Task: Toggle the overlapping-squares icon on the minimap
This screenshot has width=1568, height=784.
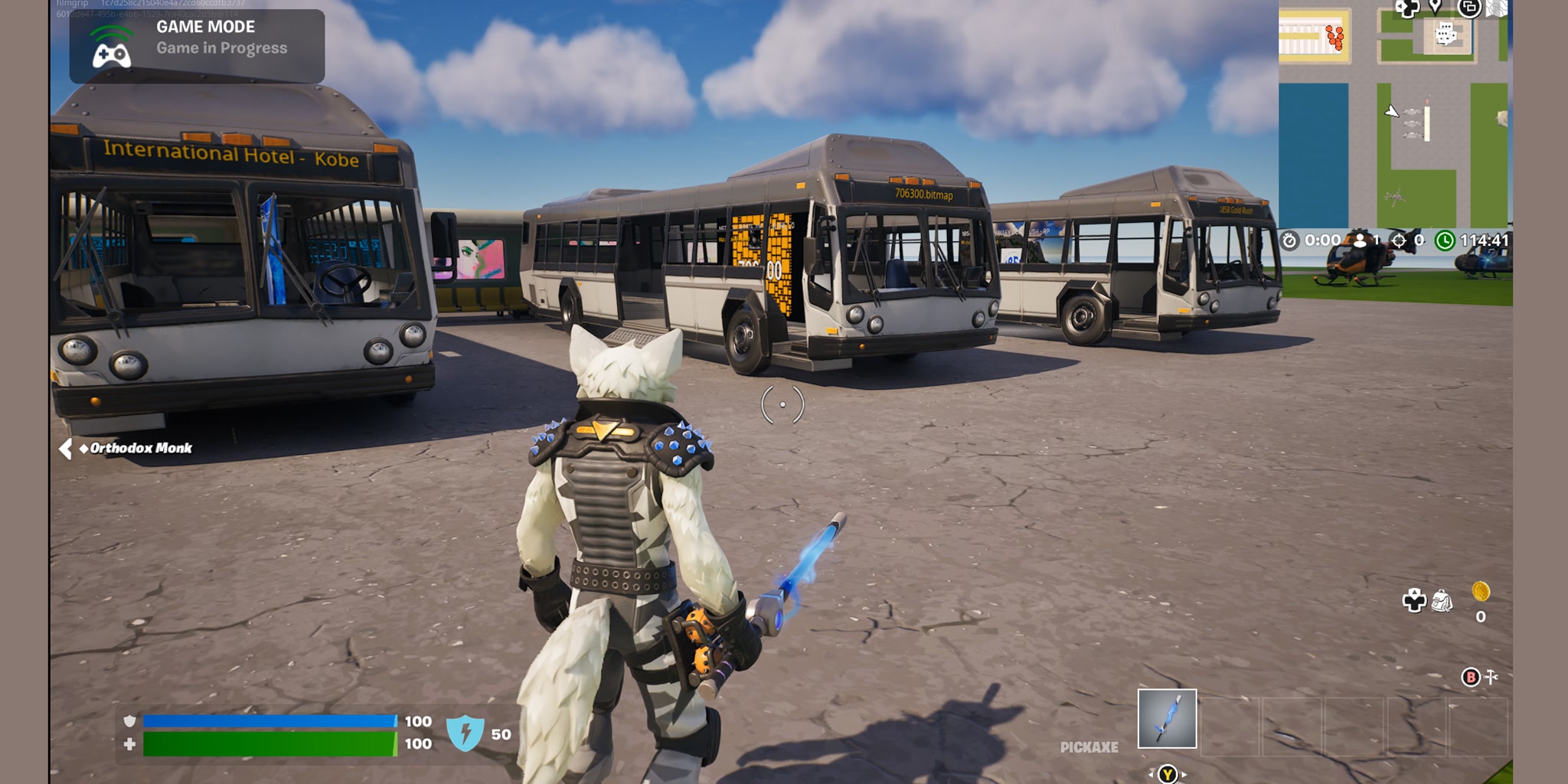Action: pyautogui.click(x=1468, y=9)
